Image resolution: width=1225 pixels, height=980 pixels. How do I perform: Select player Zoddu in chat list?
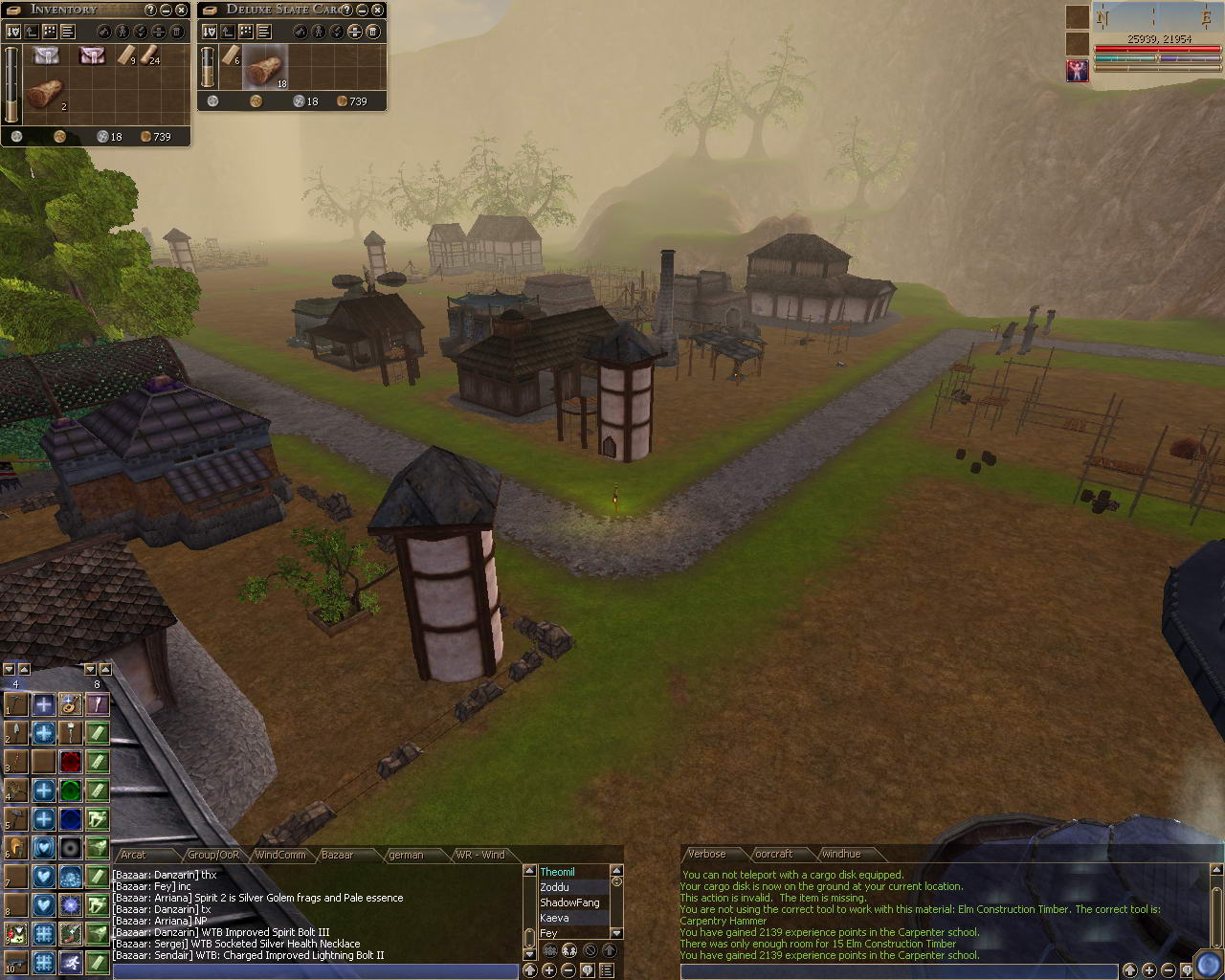point(554,887)
